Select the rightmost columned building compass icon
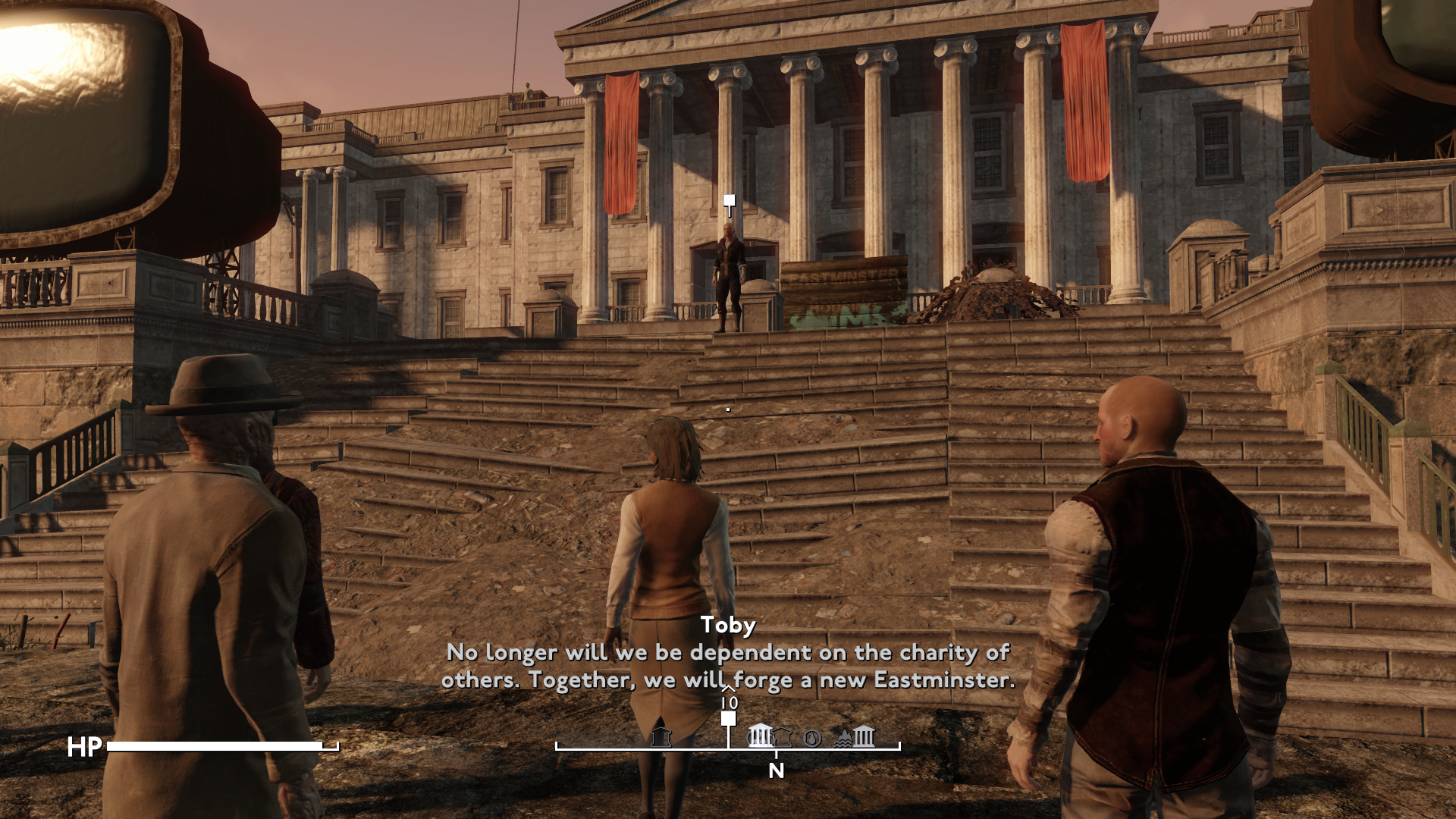 (864, 736)
